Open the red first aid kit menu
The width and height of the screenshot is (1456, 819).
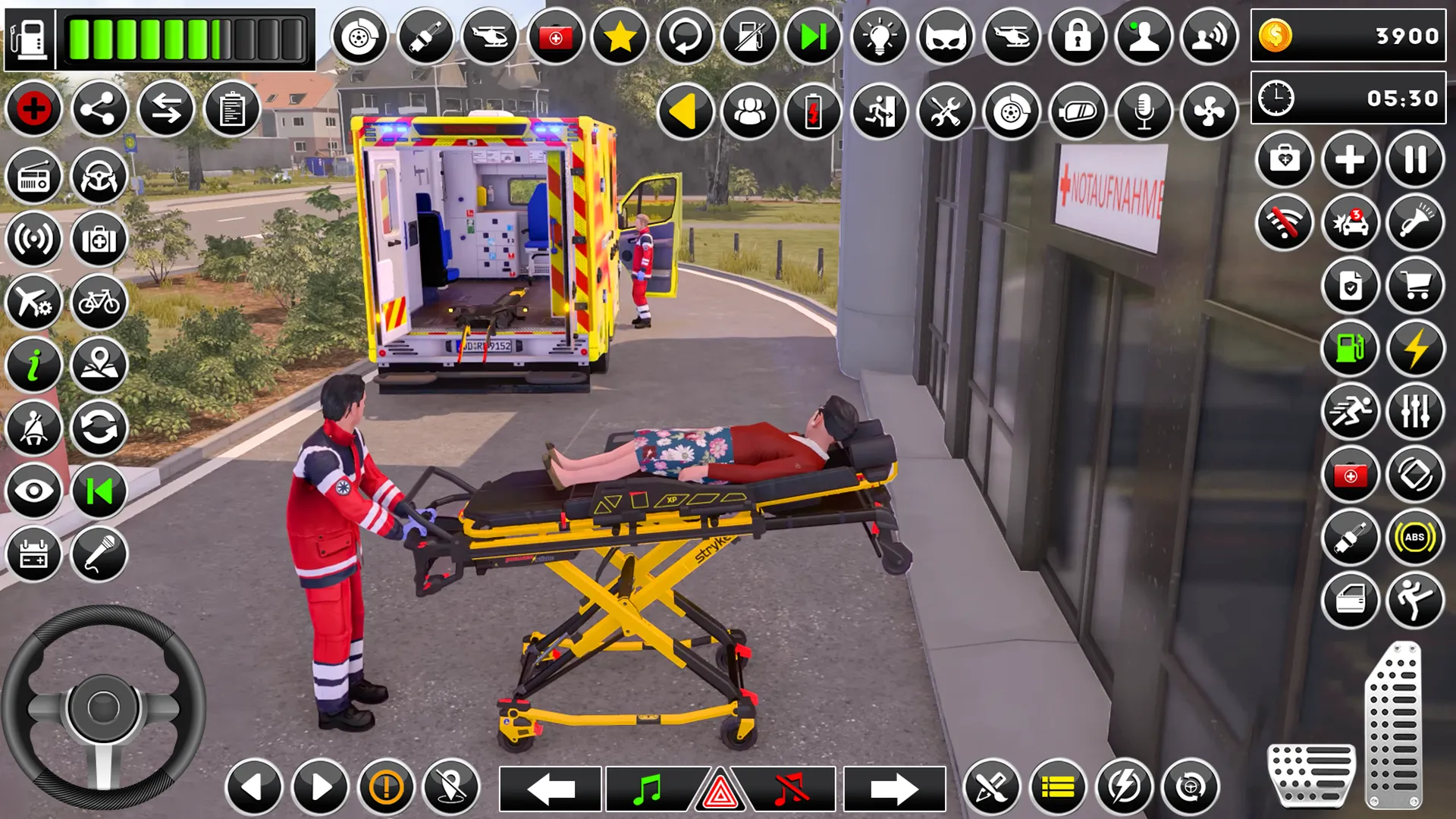[557, 35]
